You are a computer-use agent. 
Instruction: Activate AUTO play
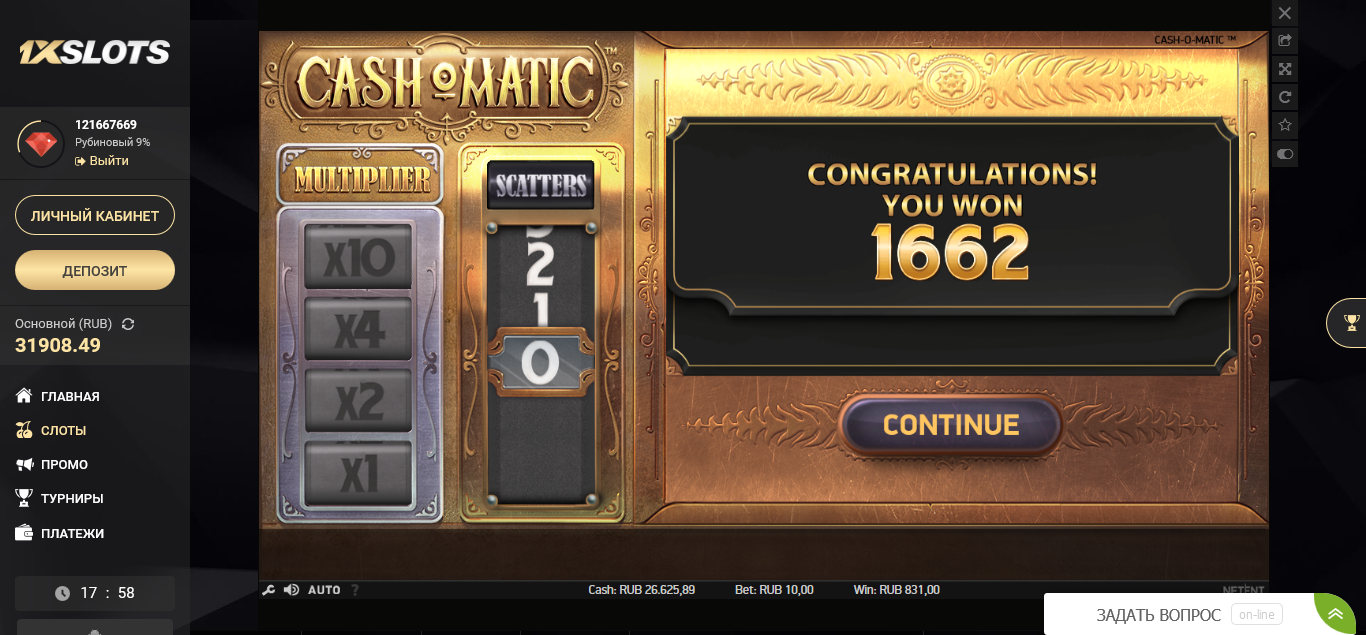pos(324,590)
